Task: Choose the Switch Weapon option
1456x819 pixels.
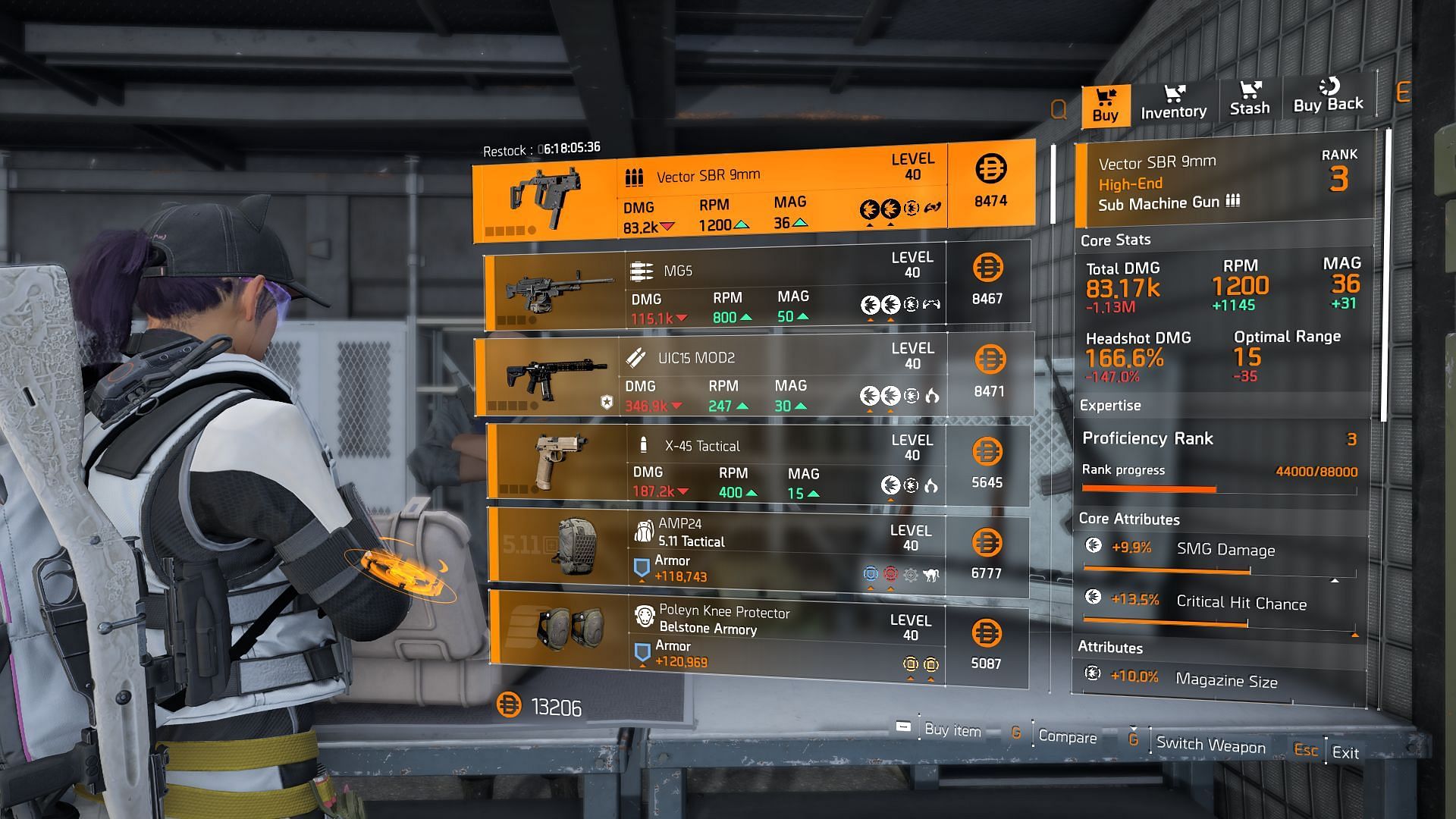Action: 1210,745
